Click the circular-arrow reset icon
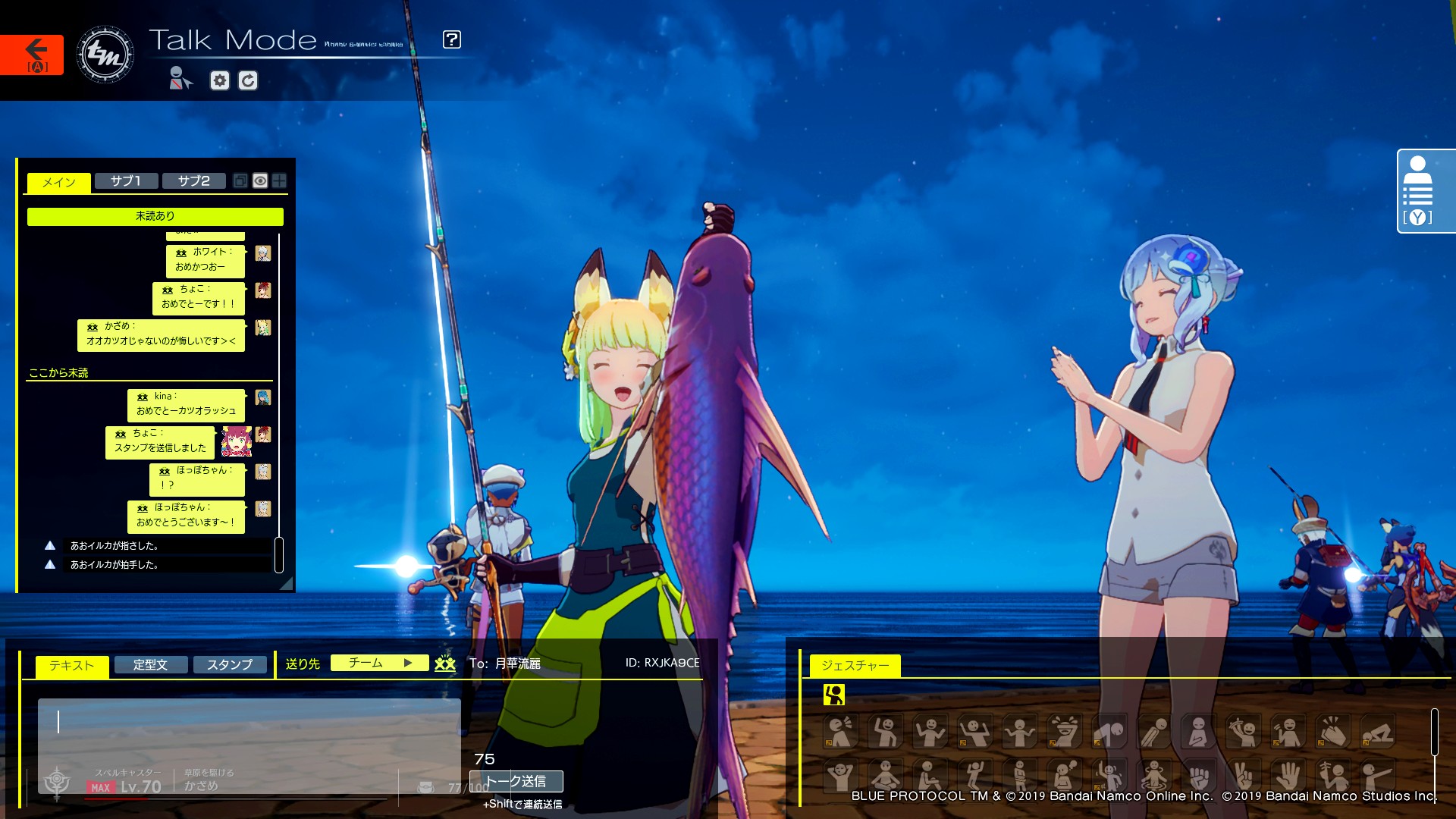 click(x=248, y=80)
